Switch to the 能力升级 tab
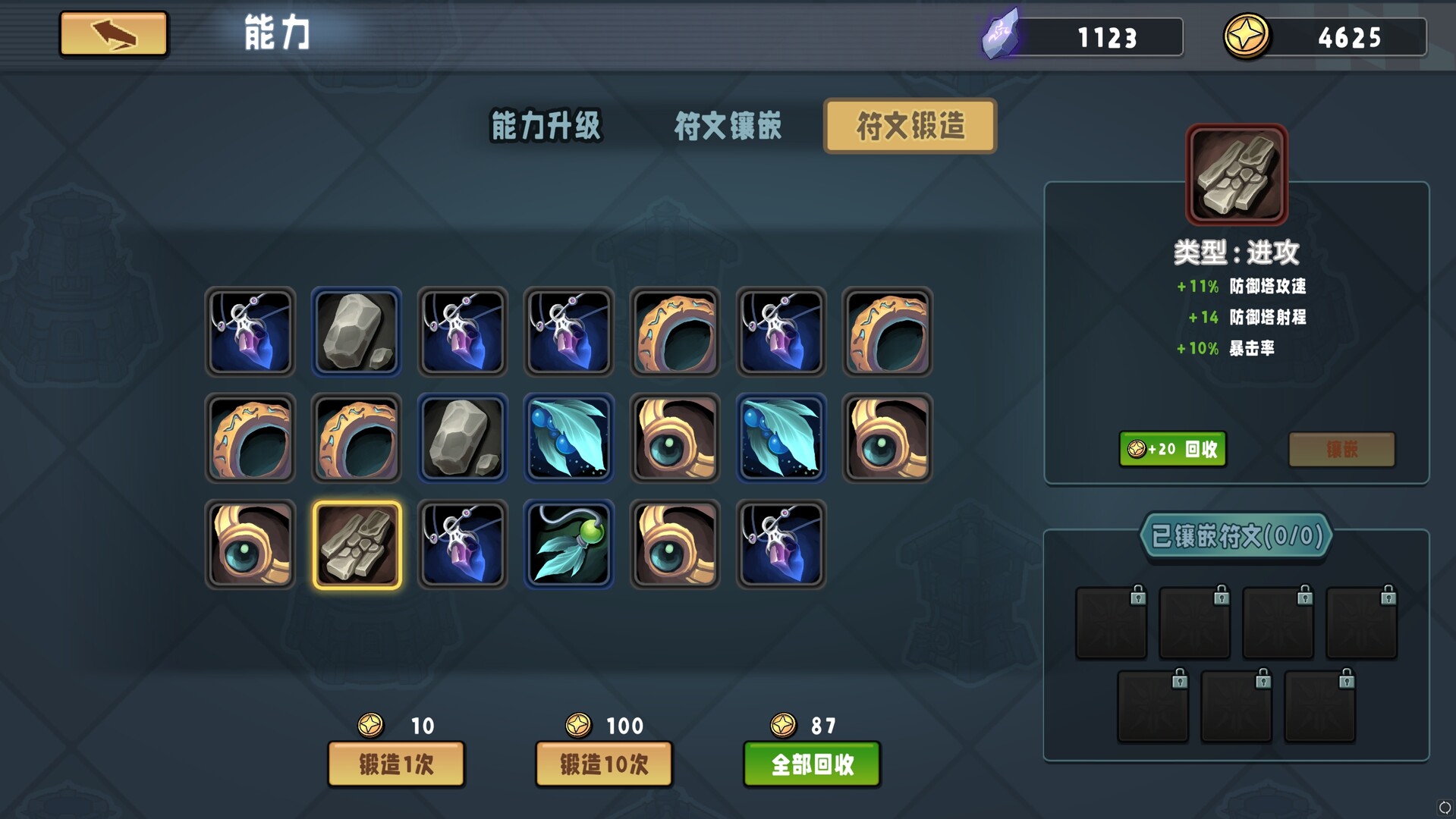Viewport: 1456px width, 819px height. (547, 127)
